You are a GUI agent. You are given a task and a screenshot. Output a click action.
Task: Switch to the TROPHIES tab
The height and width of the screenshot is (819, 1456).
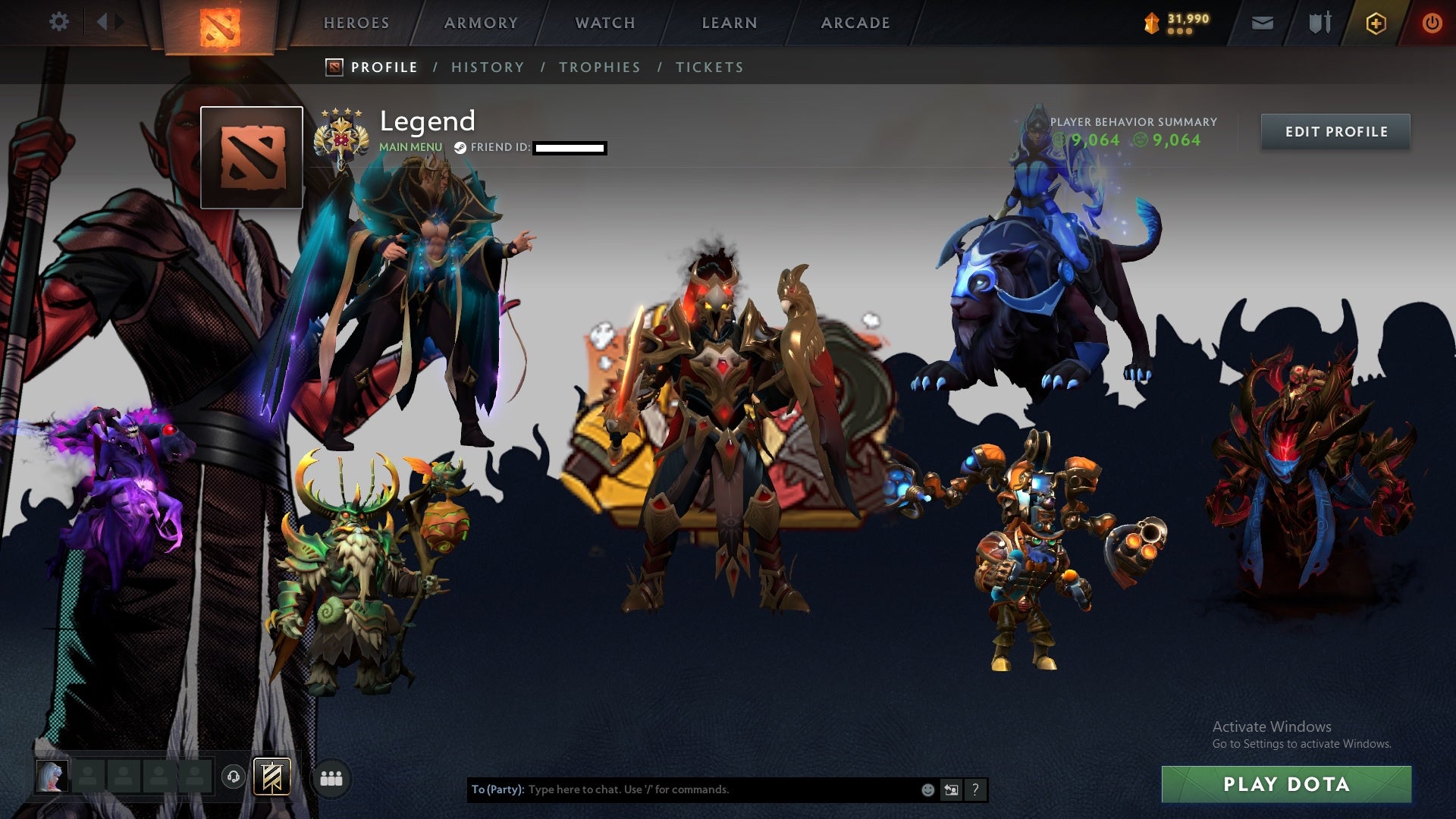coord(600,67)
